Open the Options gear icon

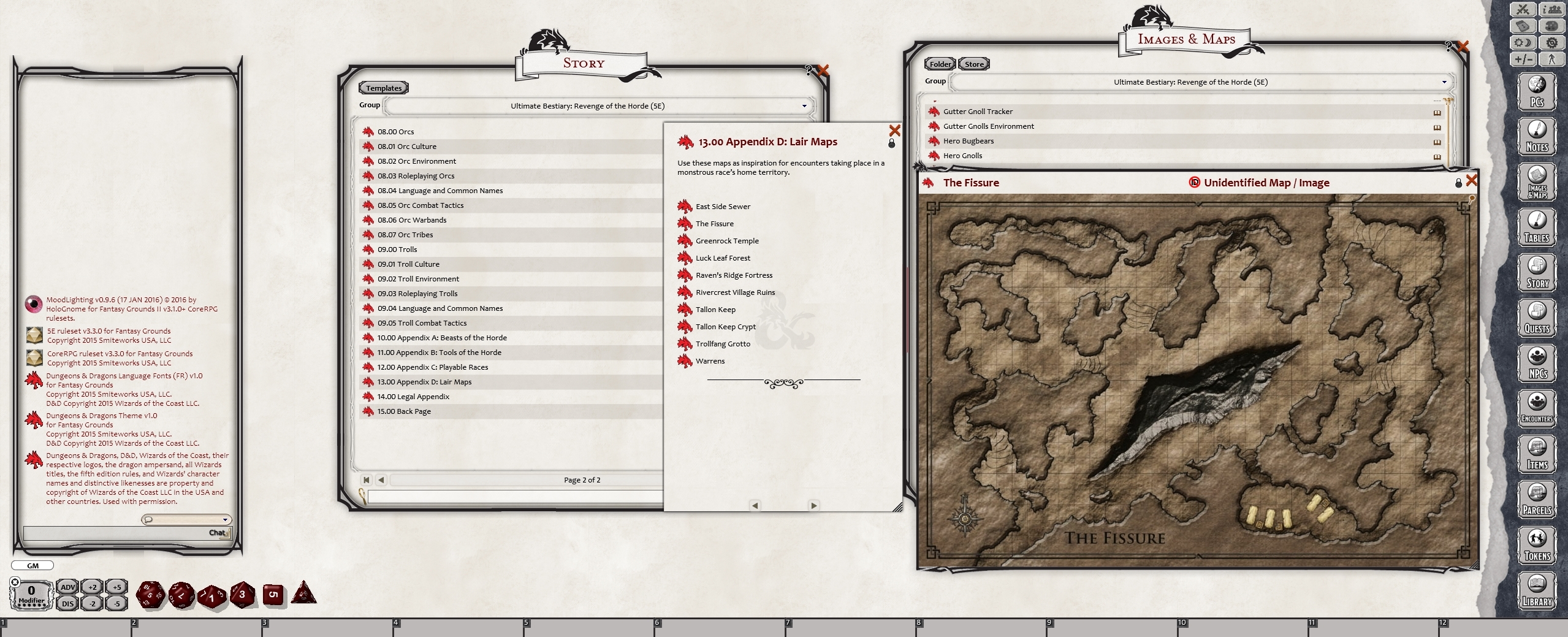click(x=1551, y=43)
